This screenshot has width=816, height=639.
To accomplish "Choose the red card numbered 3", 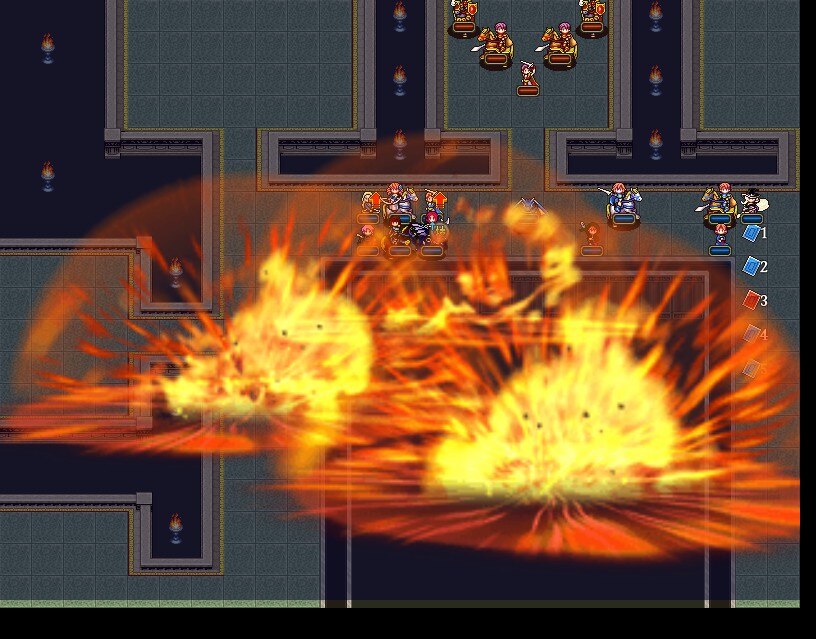I will pyautogui.click(x=752, y=299).
